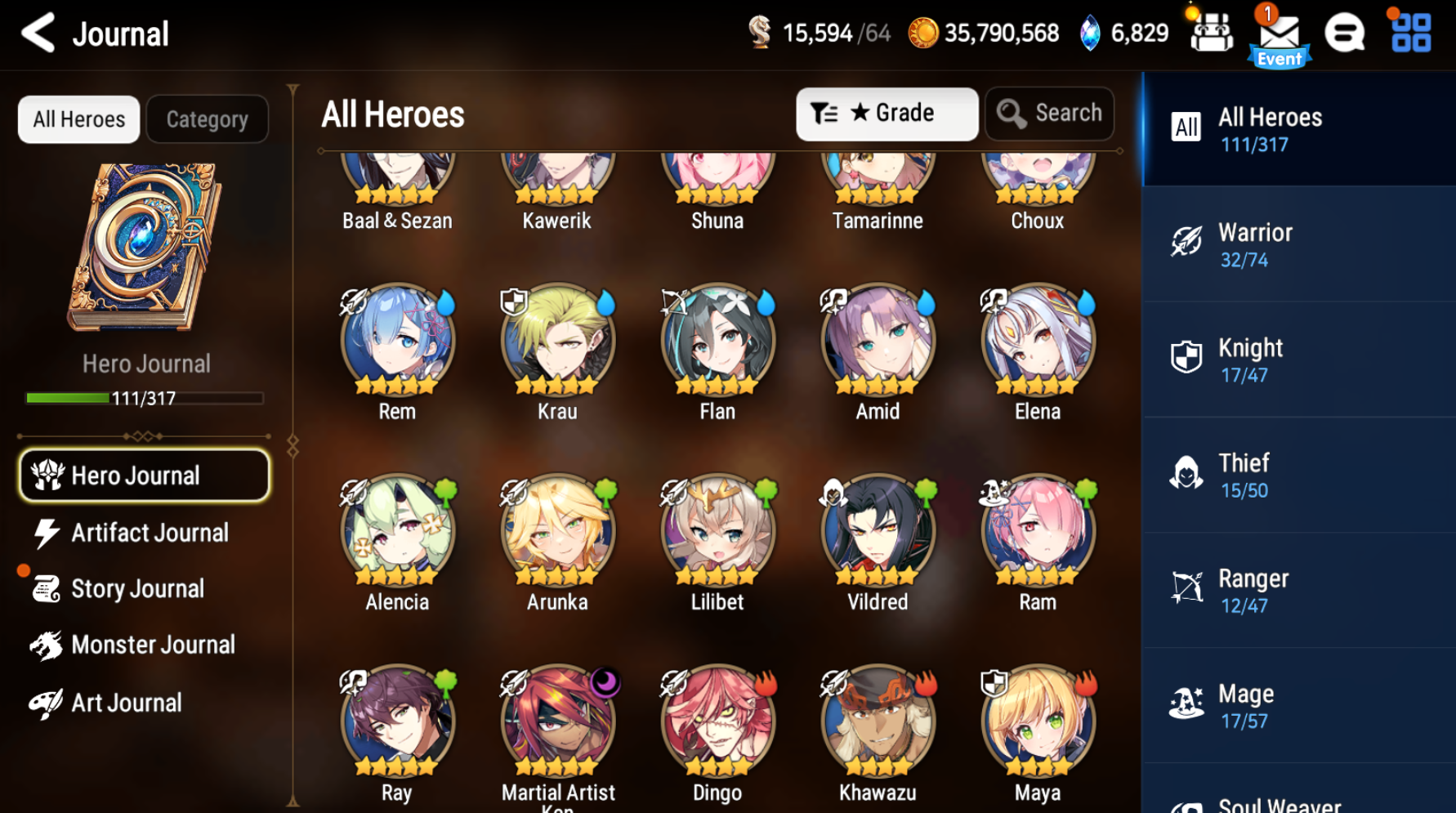1456x813 pixels.
Task: Open the Artifact Journal
Action: coord(150,532)
